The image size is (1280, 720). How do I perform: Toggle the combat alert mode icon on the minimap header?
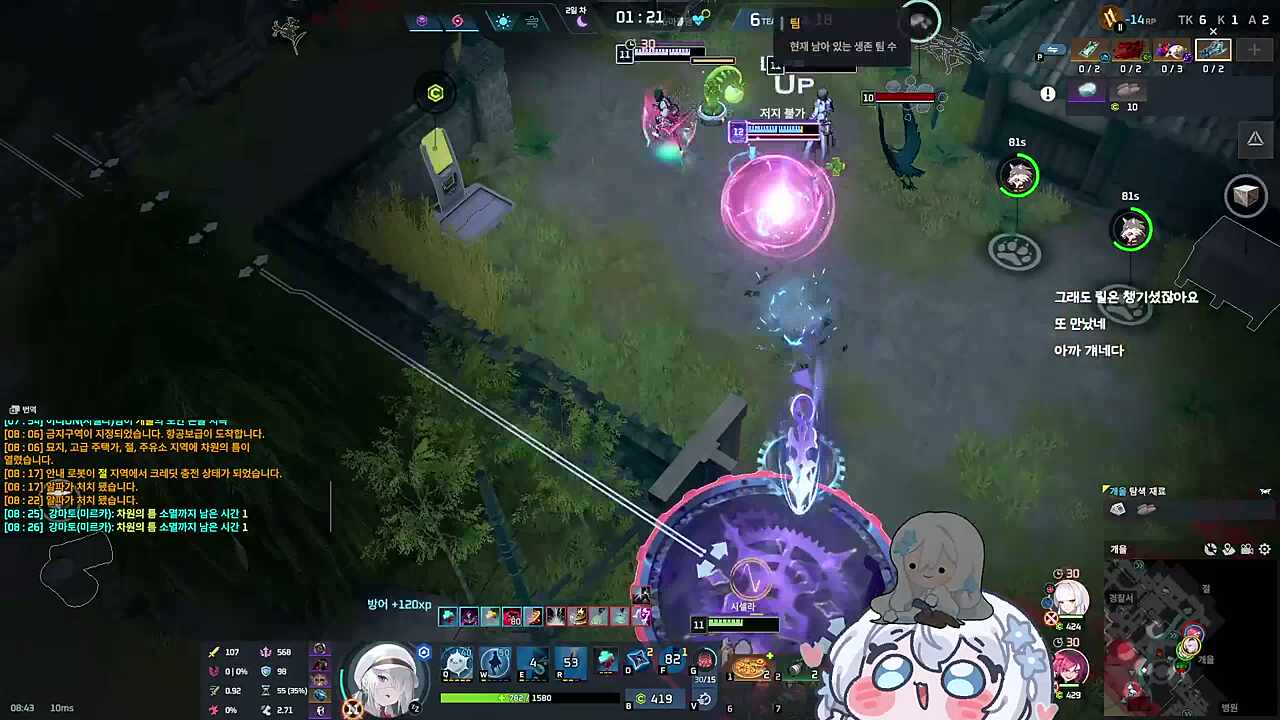1210,548
